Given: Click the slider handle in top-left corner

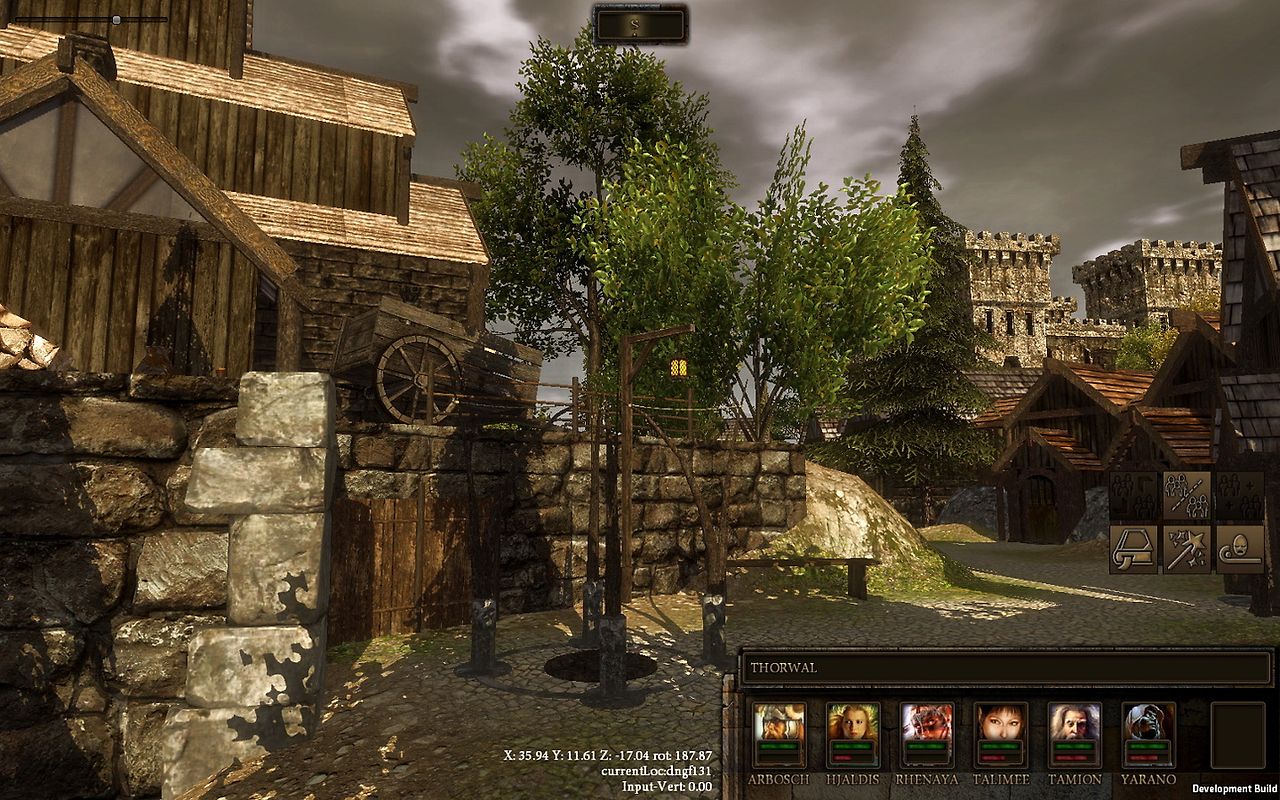Looking at the screenshot, I should click(116, 19).
